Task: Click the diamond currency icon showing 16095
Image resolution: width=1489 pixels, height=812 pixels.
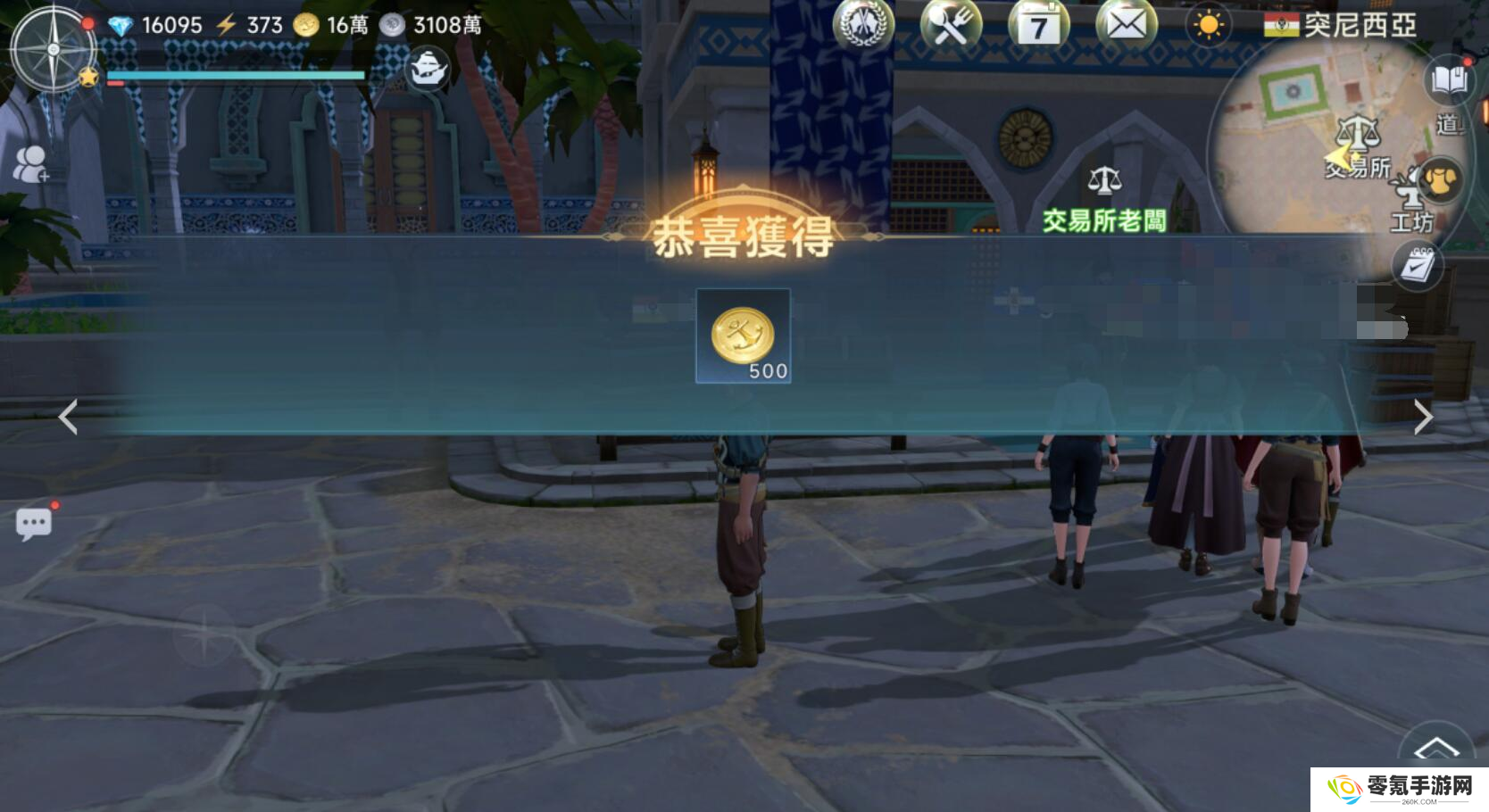Action: [x=123, y=25]
